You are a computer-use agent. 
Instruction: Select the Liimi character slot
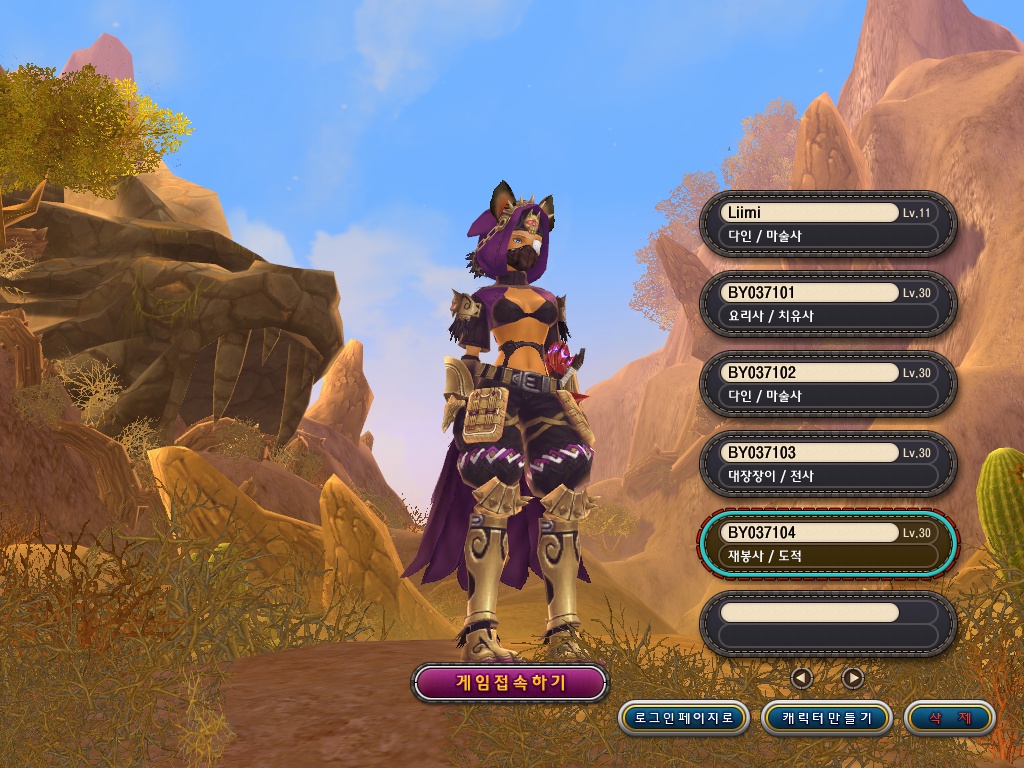pyautogui.click(x=828, y=224)
